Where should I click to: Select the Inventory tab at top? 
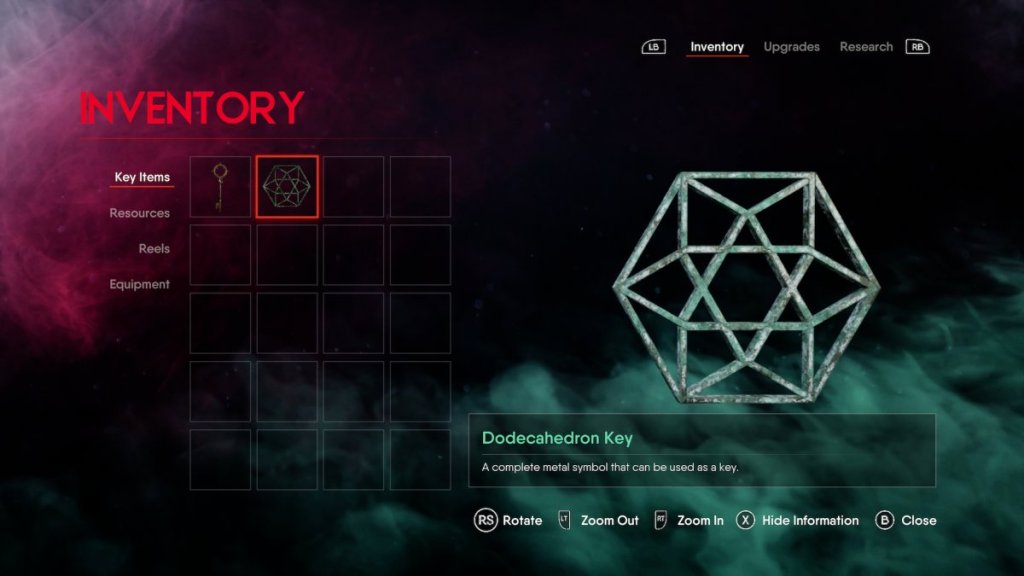pyautogui.click(x=717, y=47)
